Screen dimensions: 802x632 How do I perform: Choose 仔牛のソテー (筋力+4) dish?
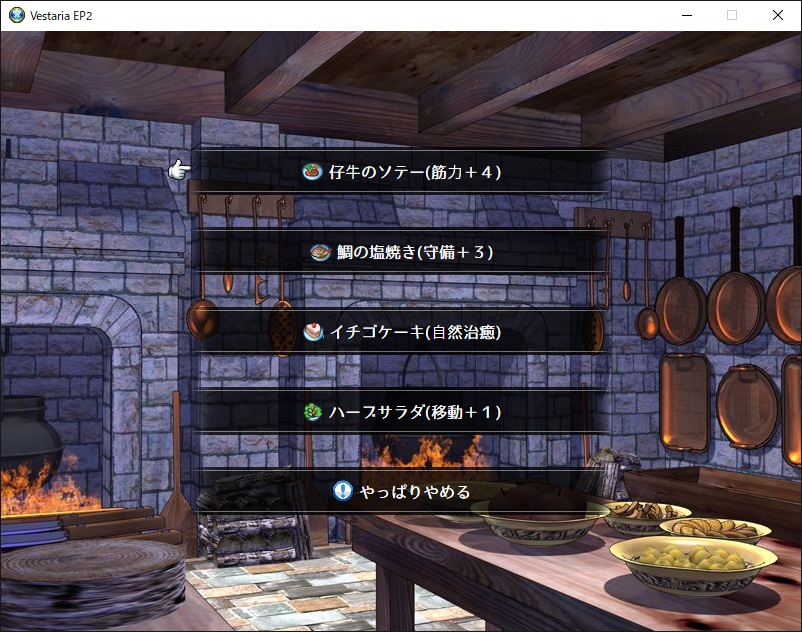[402, 172]
